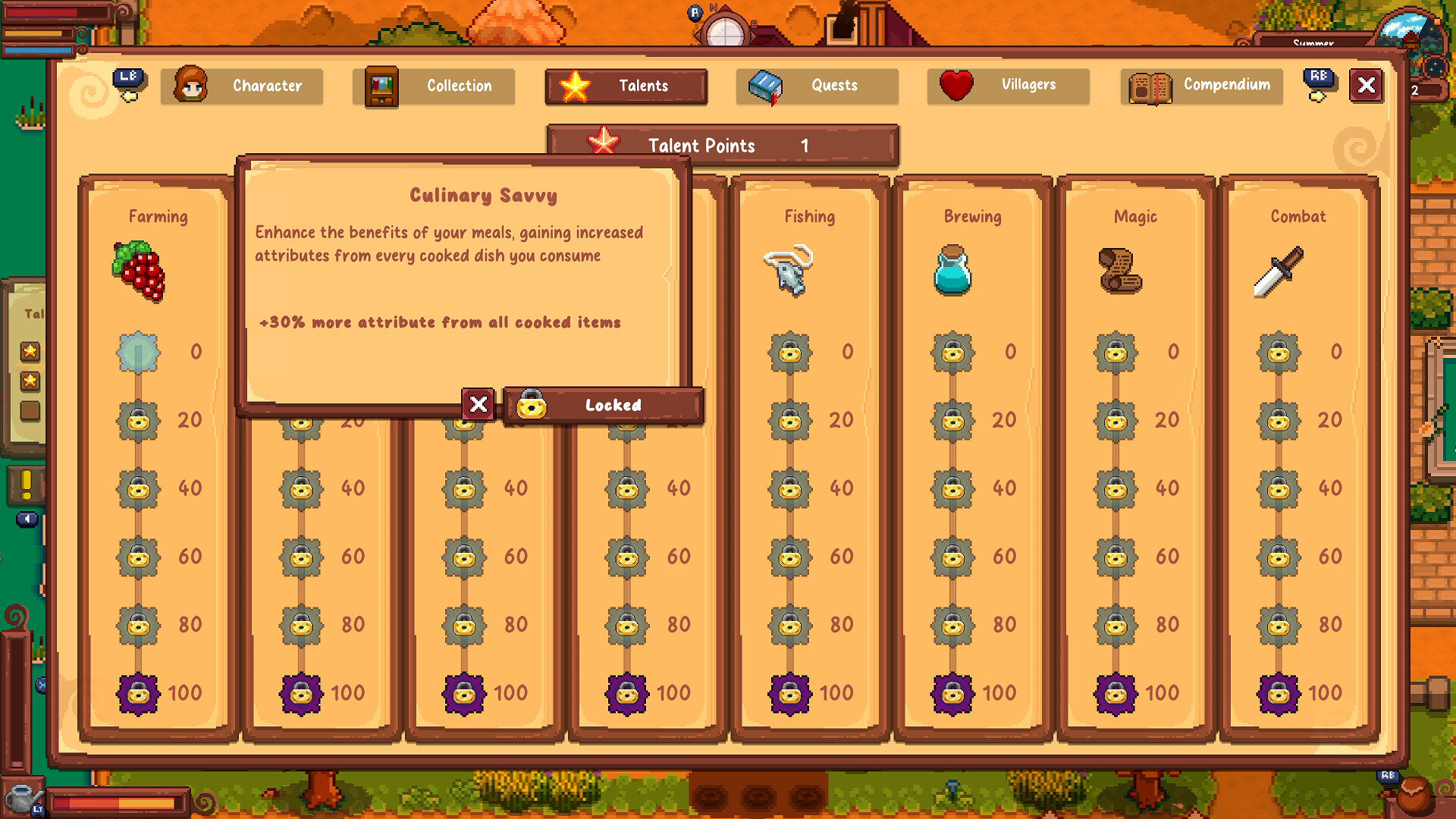Select the Farming level 0 talent node
This screenshot has width=1456, height=819.
138,352
